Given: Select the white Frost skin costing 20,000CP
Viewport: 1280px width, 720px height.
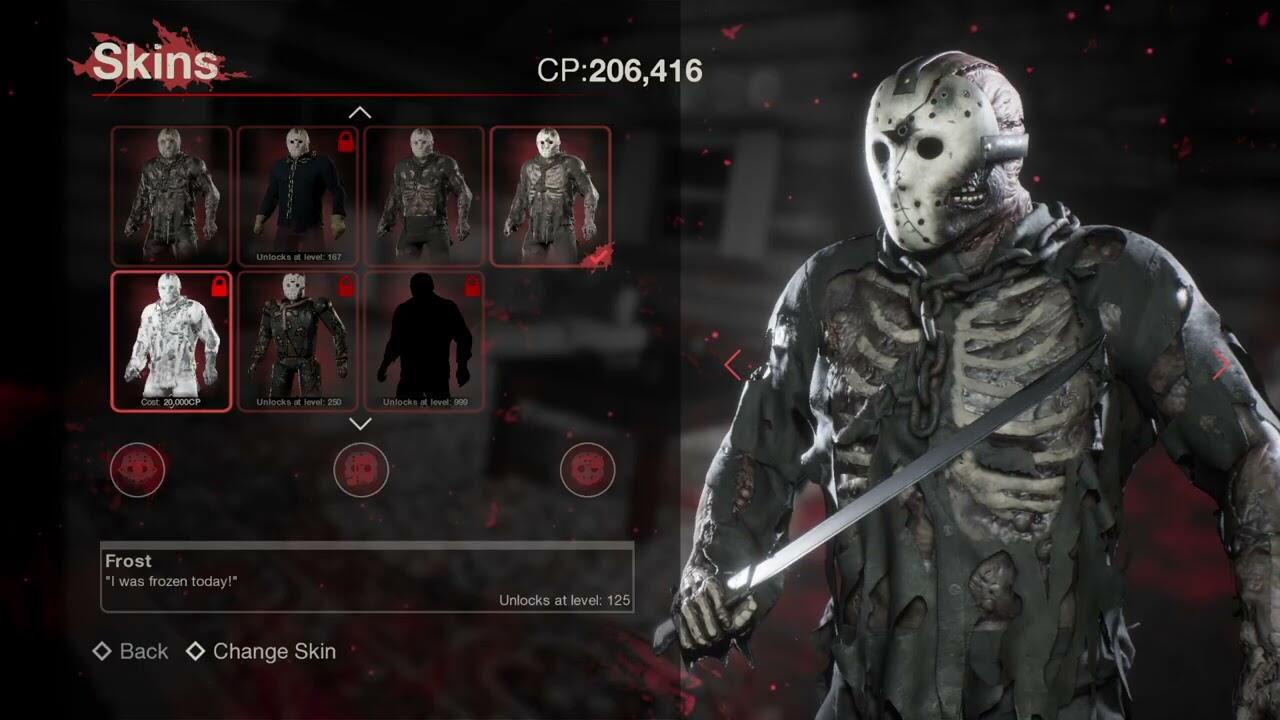Looking at the screenshot, I should point(171,341).
